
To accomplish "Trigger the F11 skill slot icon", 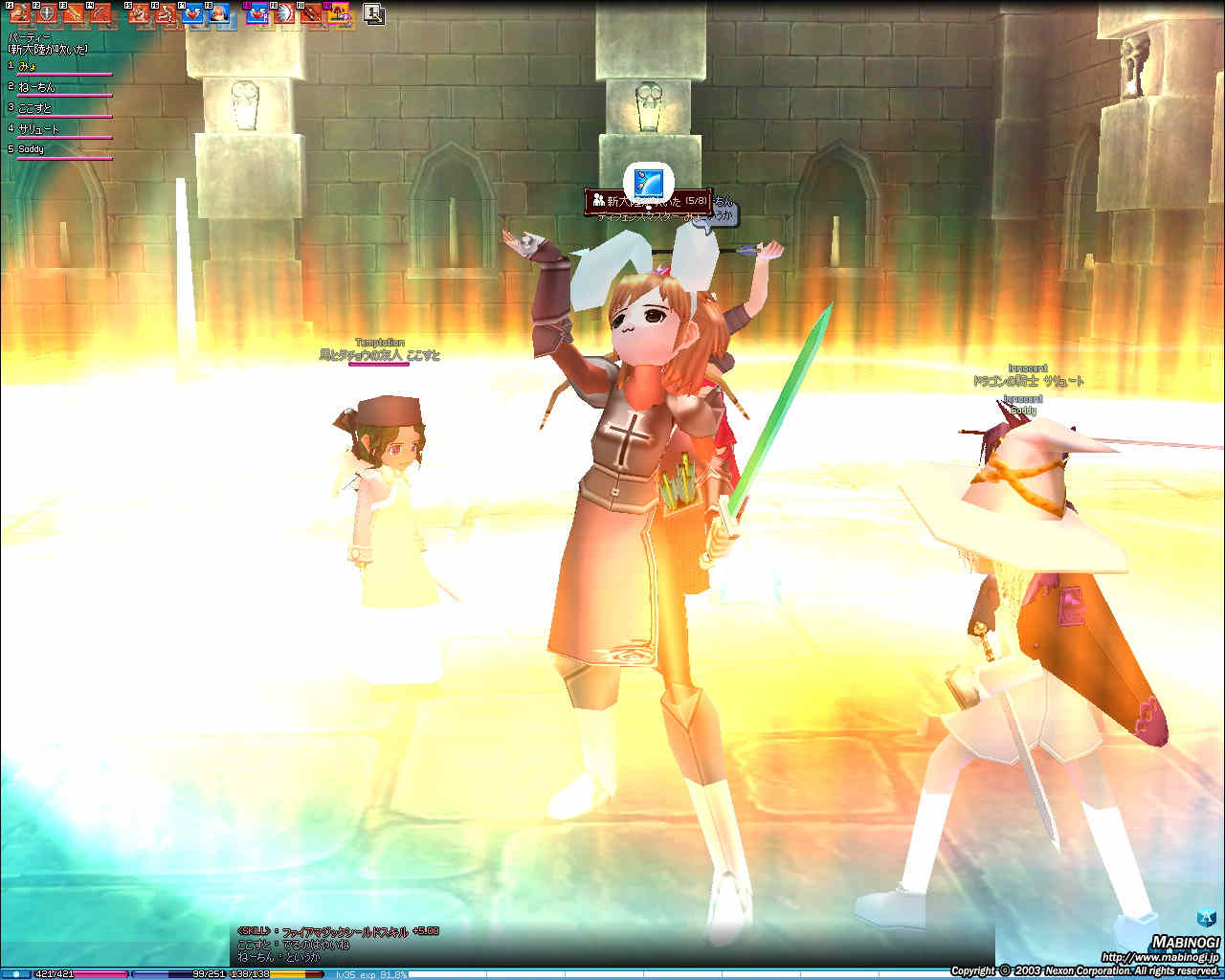I will (311, 13).
